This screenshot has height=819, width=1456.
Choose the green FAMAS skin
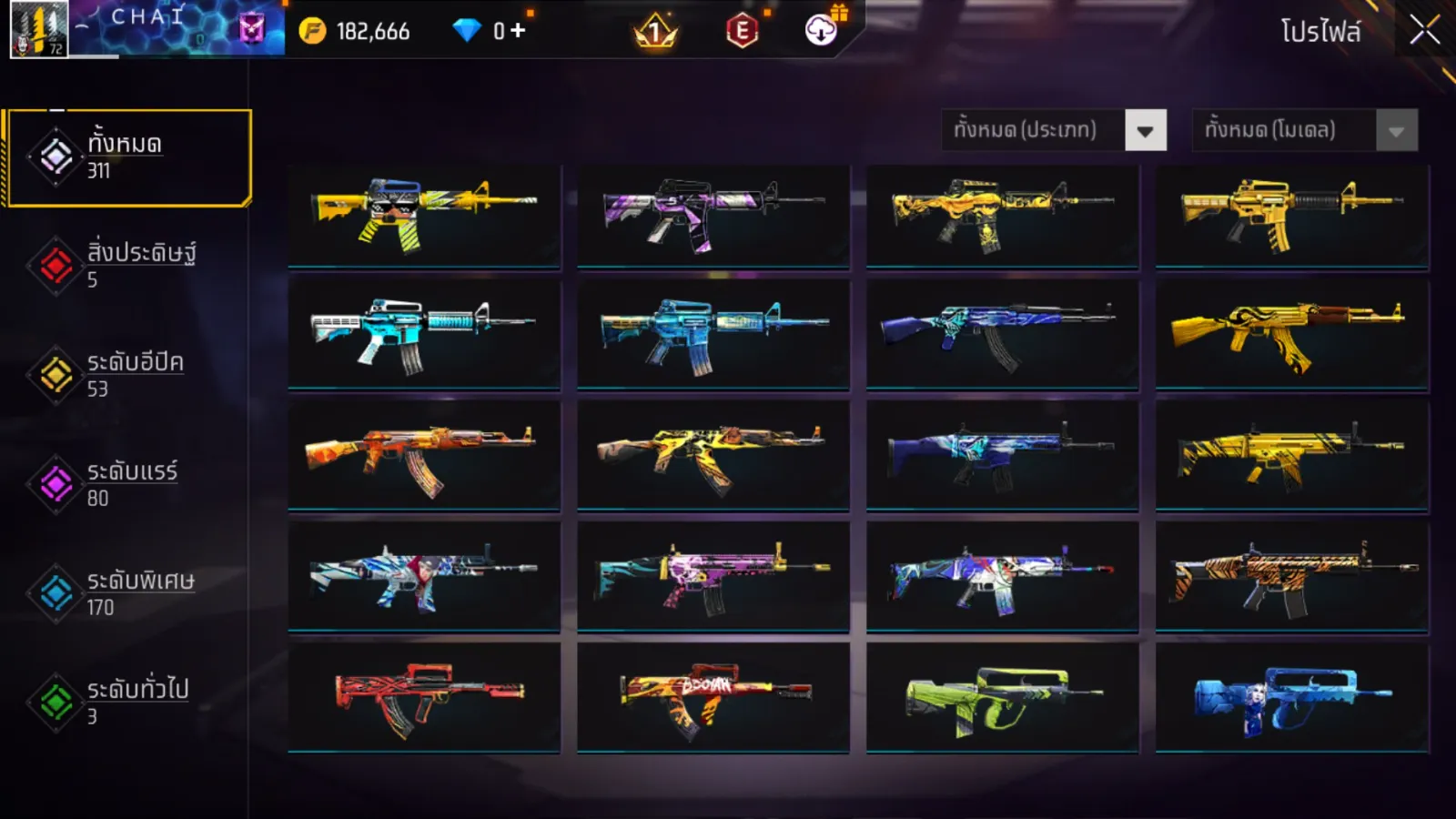[1002, 698]
